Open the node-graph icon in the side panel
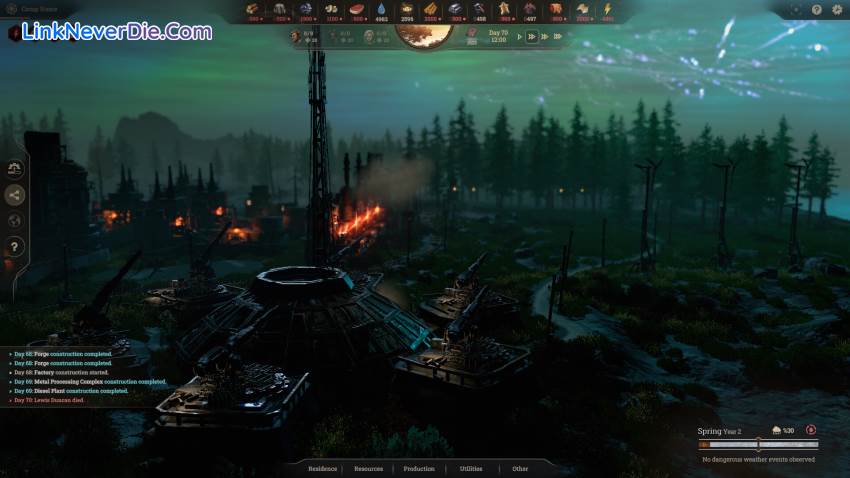The height and width of the screenshot is (478, 850). [x=15, y=195]
